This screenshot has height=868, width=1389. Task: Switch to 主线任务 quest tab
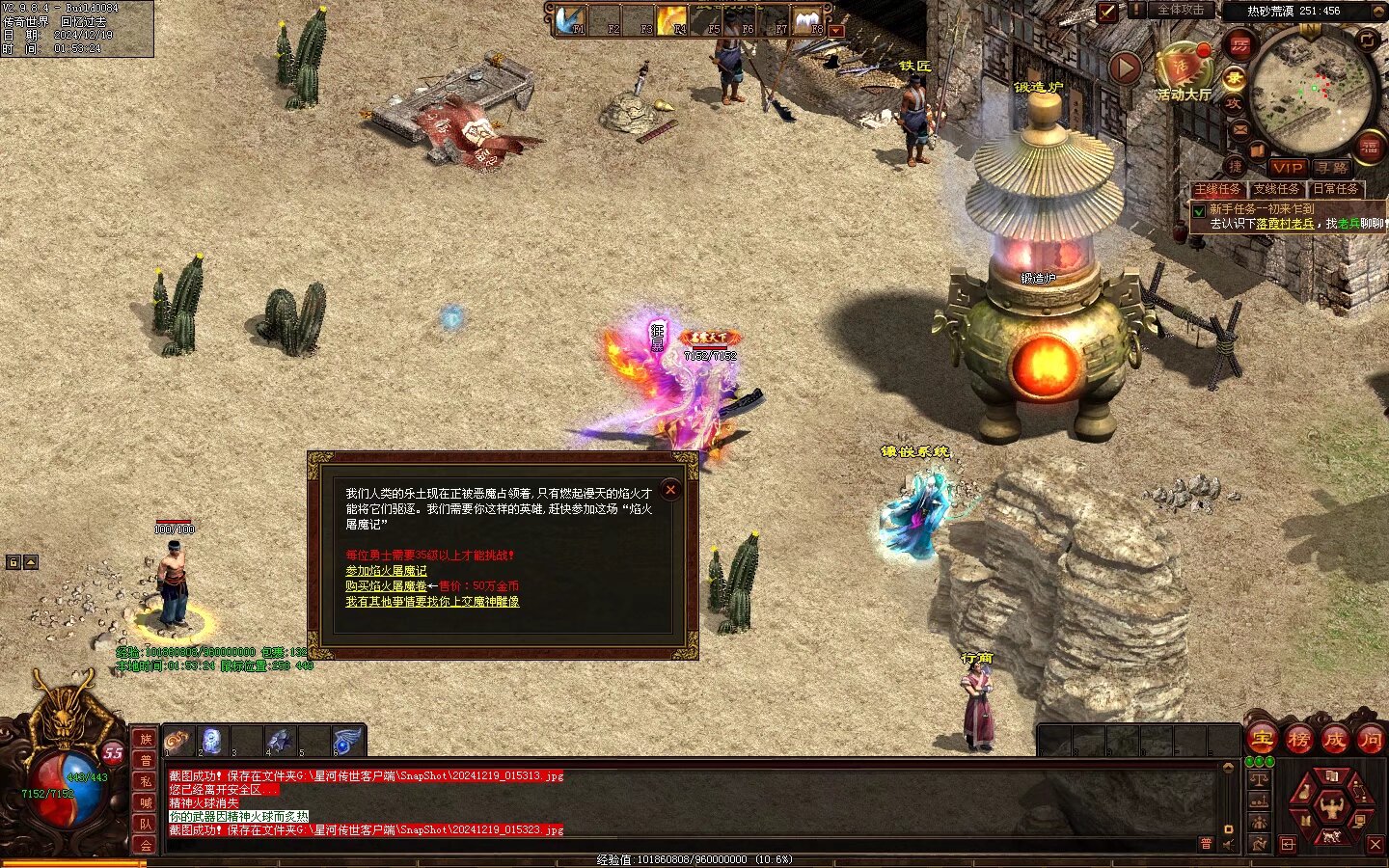[1217, 190]
